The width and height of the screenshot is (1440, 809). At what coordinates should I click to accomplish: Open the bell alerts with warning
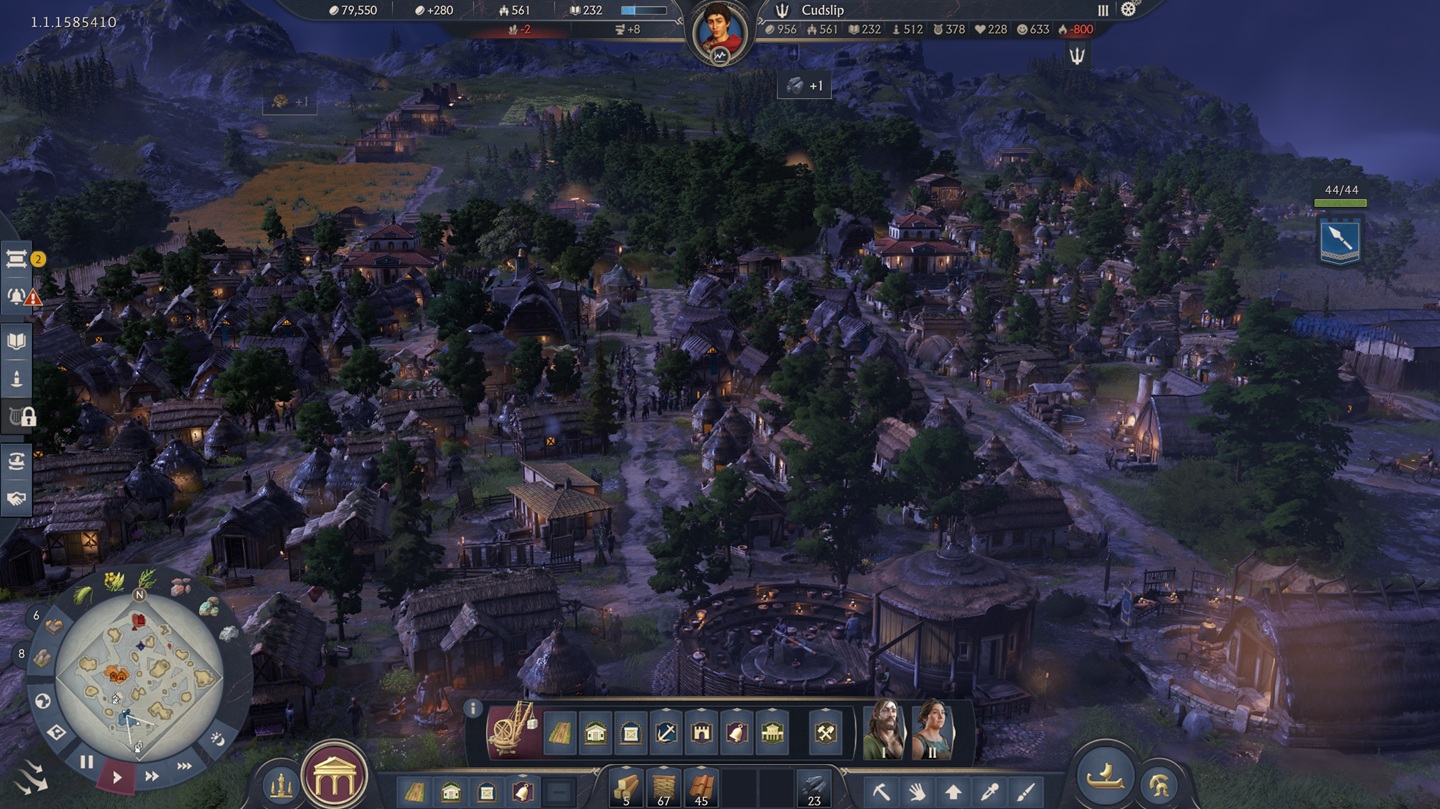(17, 296)
